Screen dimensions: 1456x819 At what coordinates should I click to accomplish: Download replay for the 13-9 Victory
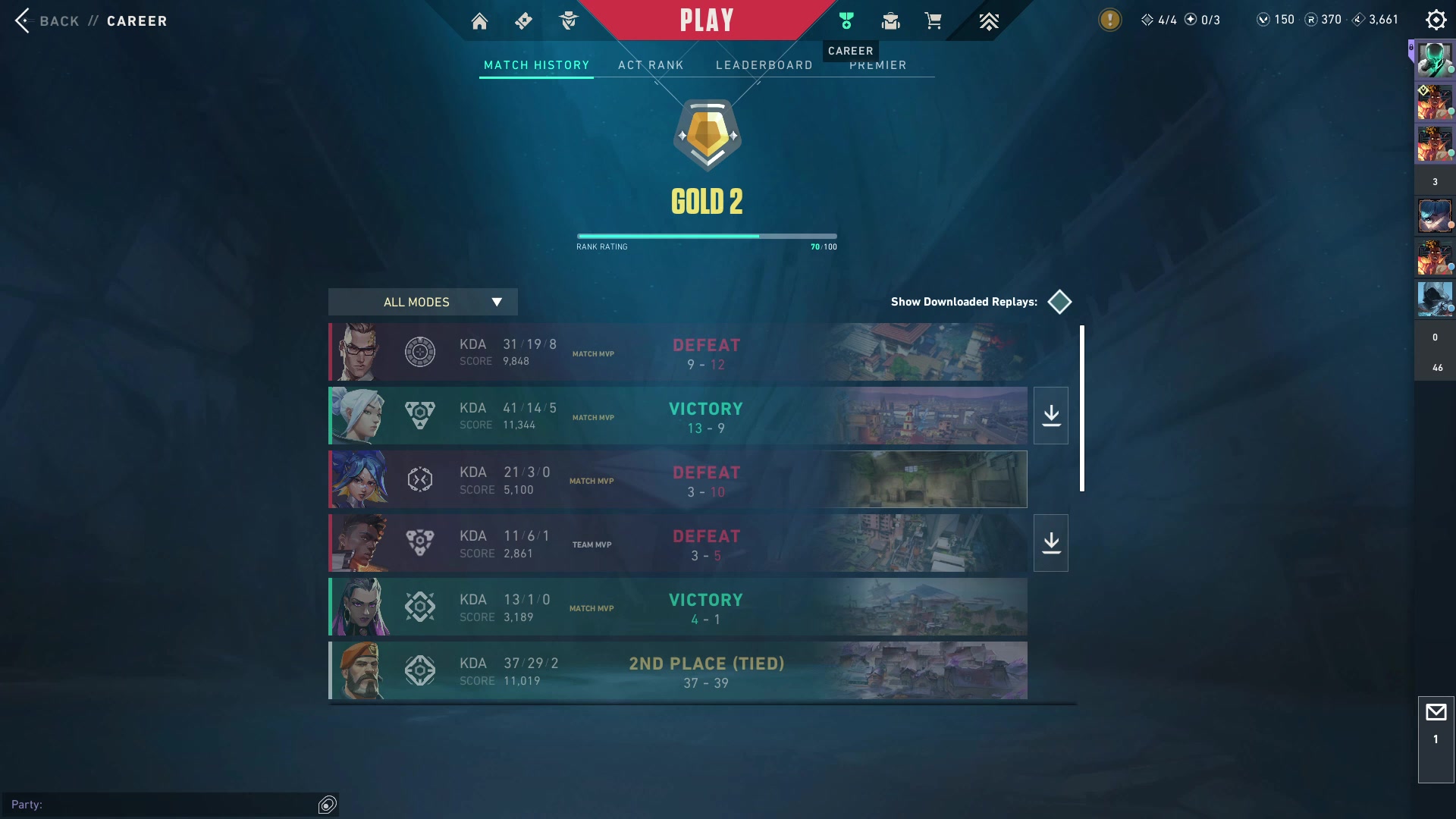(x=1051, y=416)
